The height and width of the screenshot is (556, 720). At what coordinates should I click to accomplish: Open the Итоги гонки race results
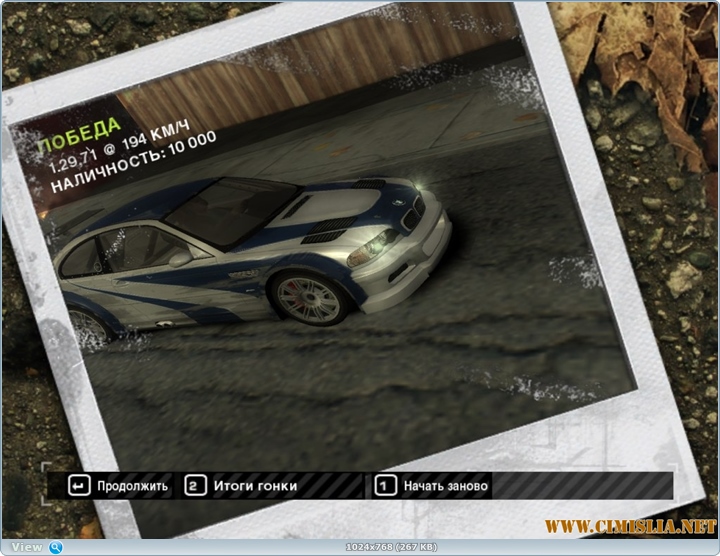point(241,486)
